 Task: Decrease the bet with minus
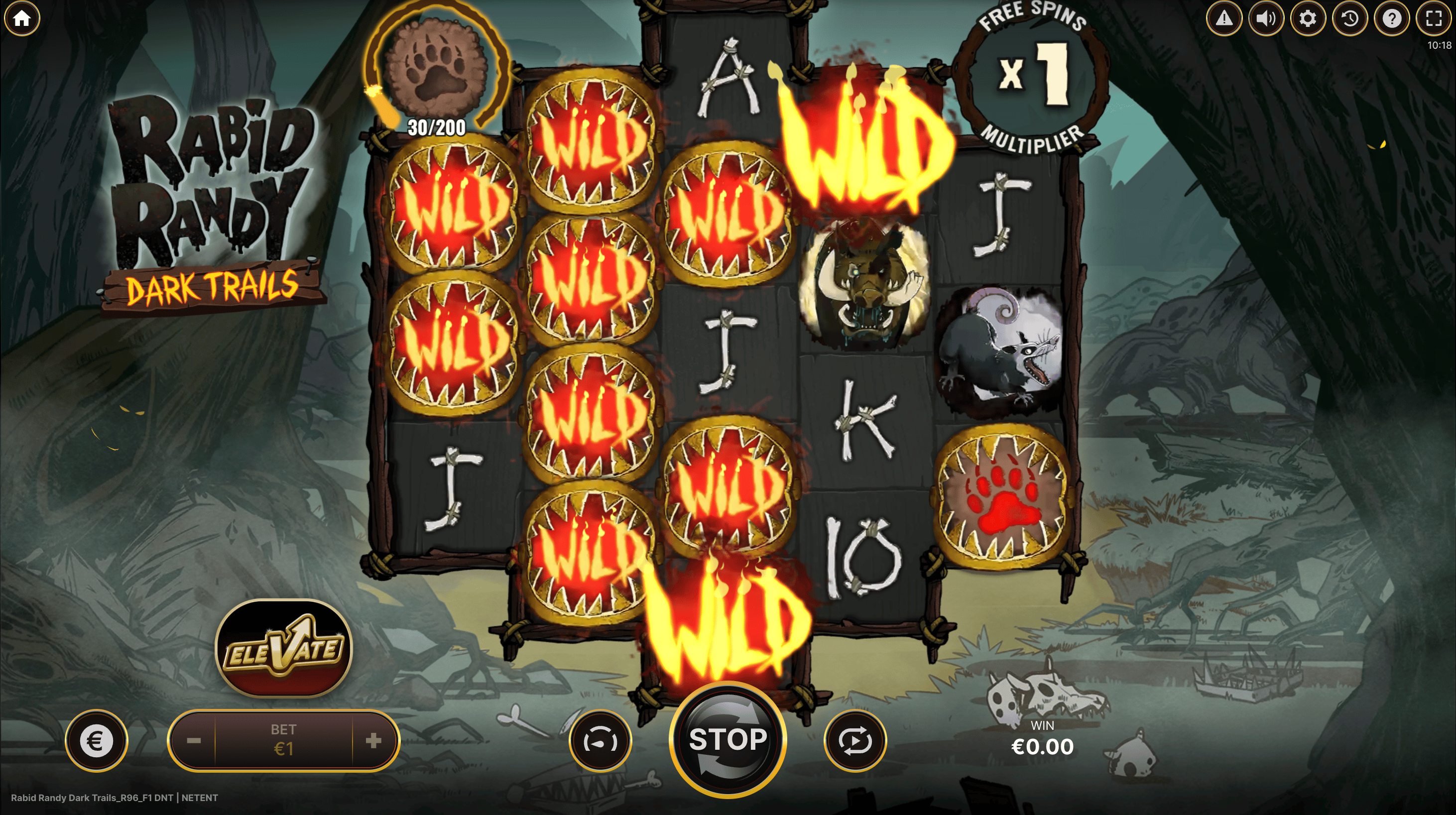193,740
